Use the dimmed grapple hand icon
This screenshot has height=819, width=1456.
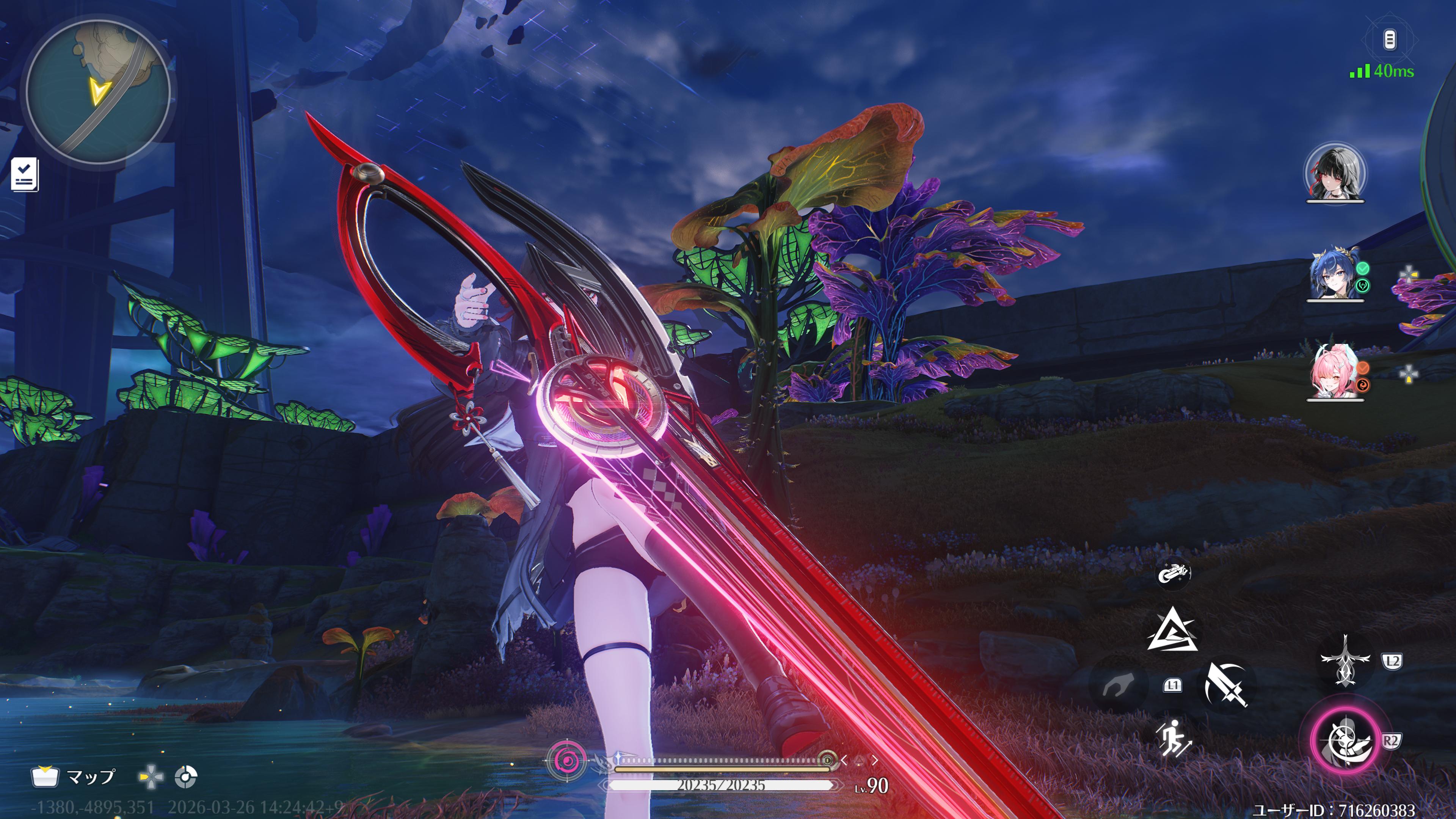[1117, 686]
